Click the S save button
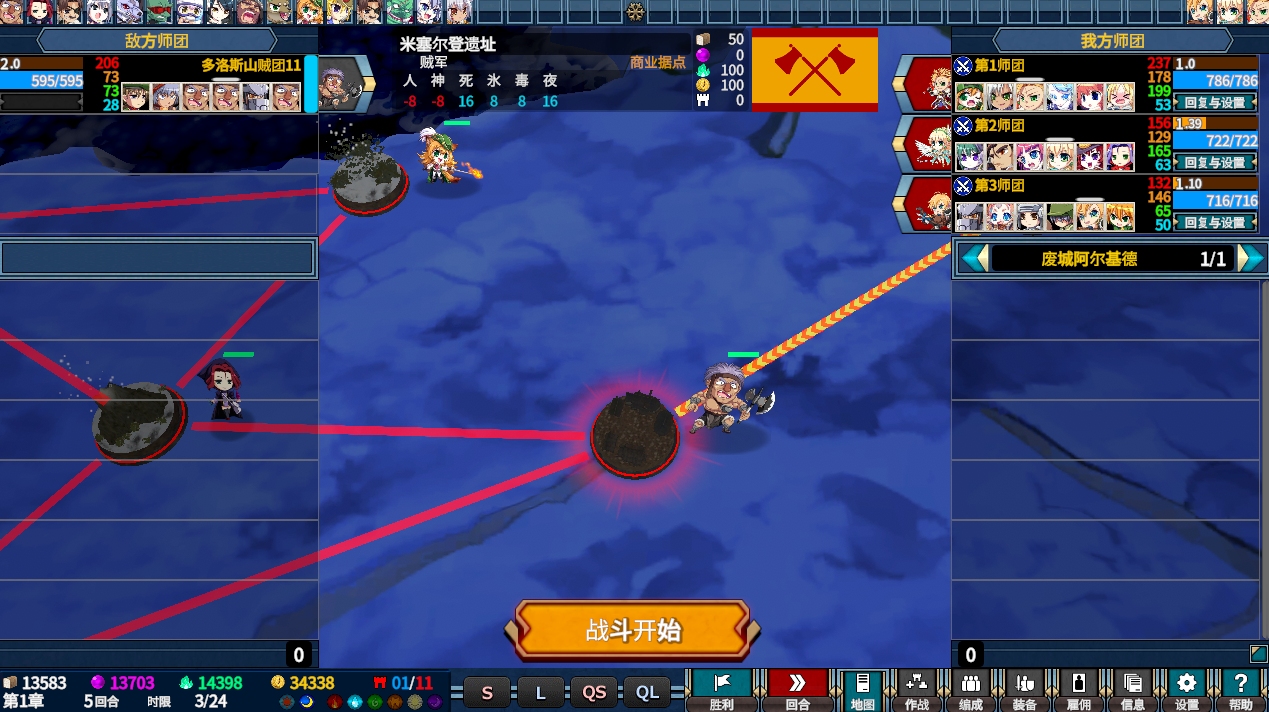The height and width of the screenshot is (712, 1269). click(x=487, y=692)
